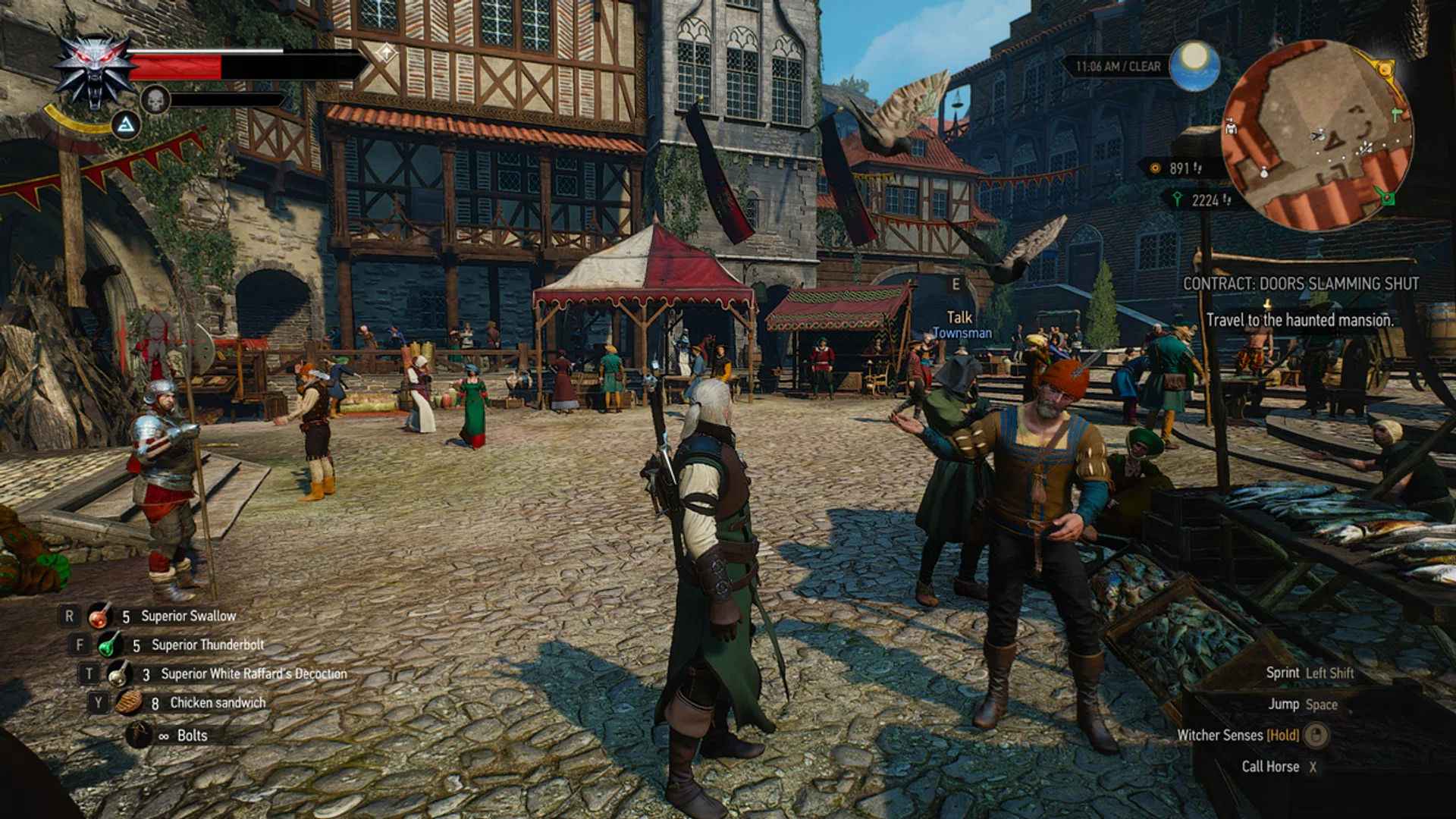Click the sun weather icon
Image resolution: width=1456 pixels, height=819 pixels.
tap(1194, 65)
